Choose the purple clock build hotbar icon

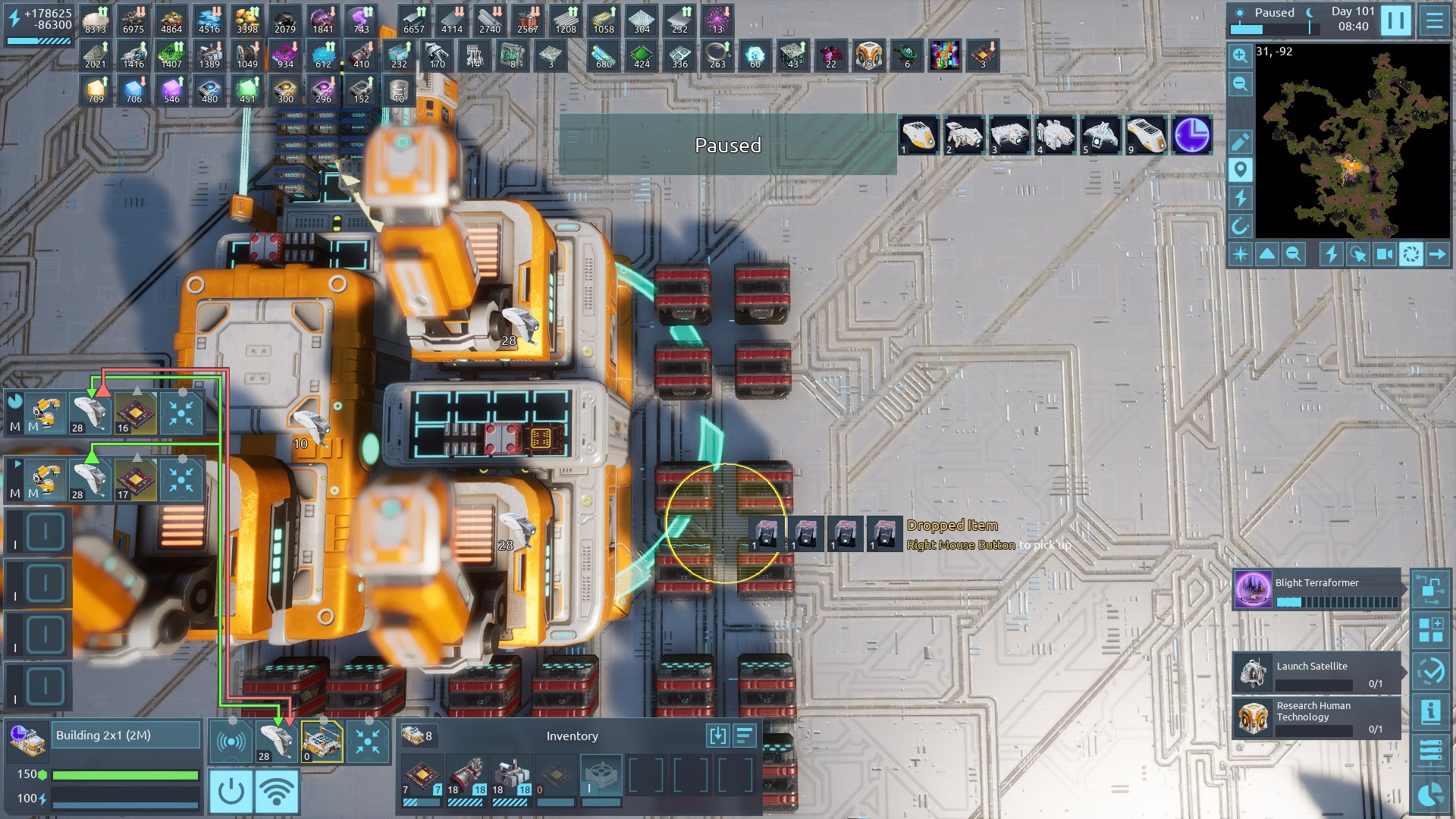pyautogui.click(x=1191, y=136)
